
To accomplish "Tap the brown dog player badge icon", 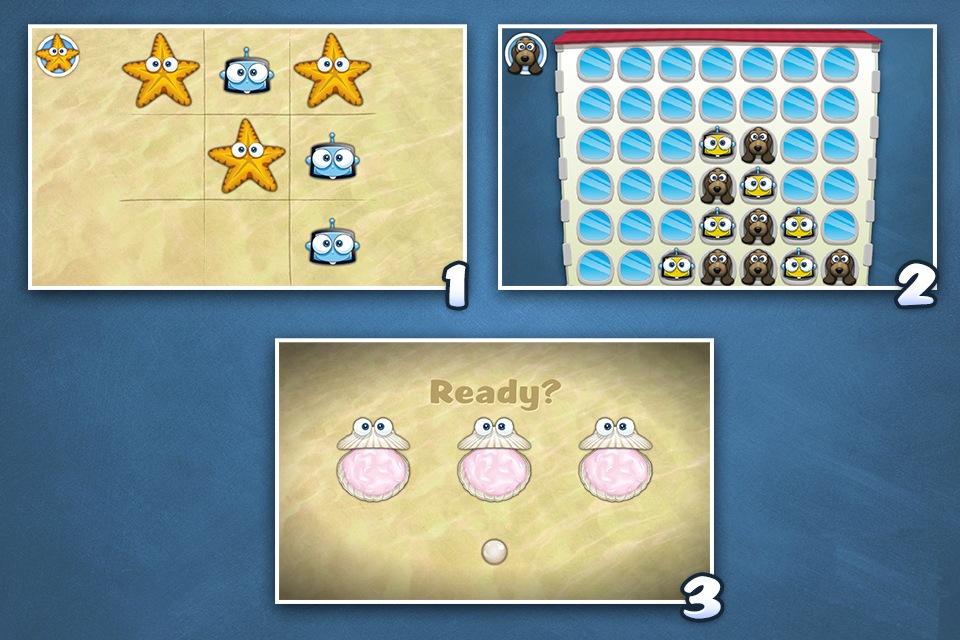I will tap(523, 54).
